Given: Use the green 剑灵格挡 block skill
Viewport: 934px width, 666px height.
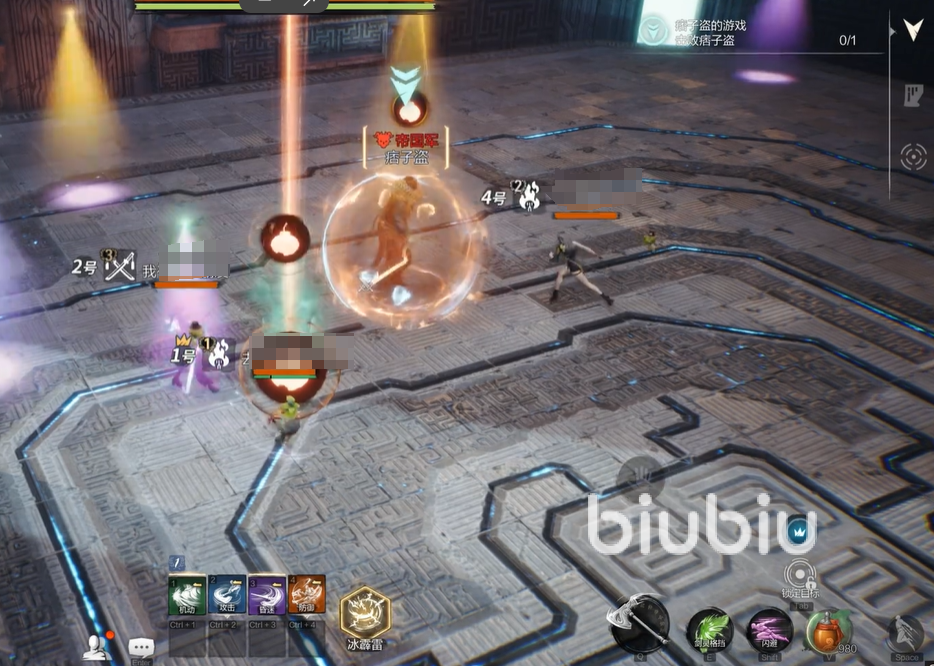Looking at the screenshot, I should (x=710, y=630).
